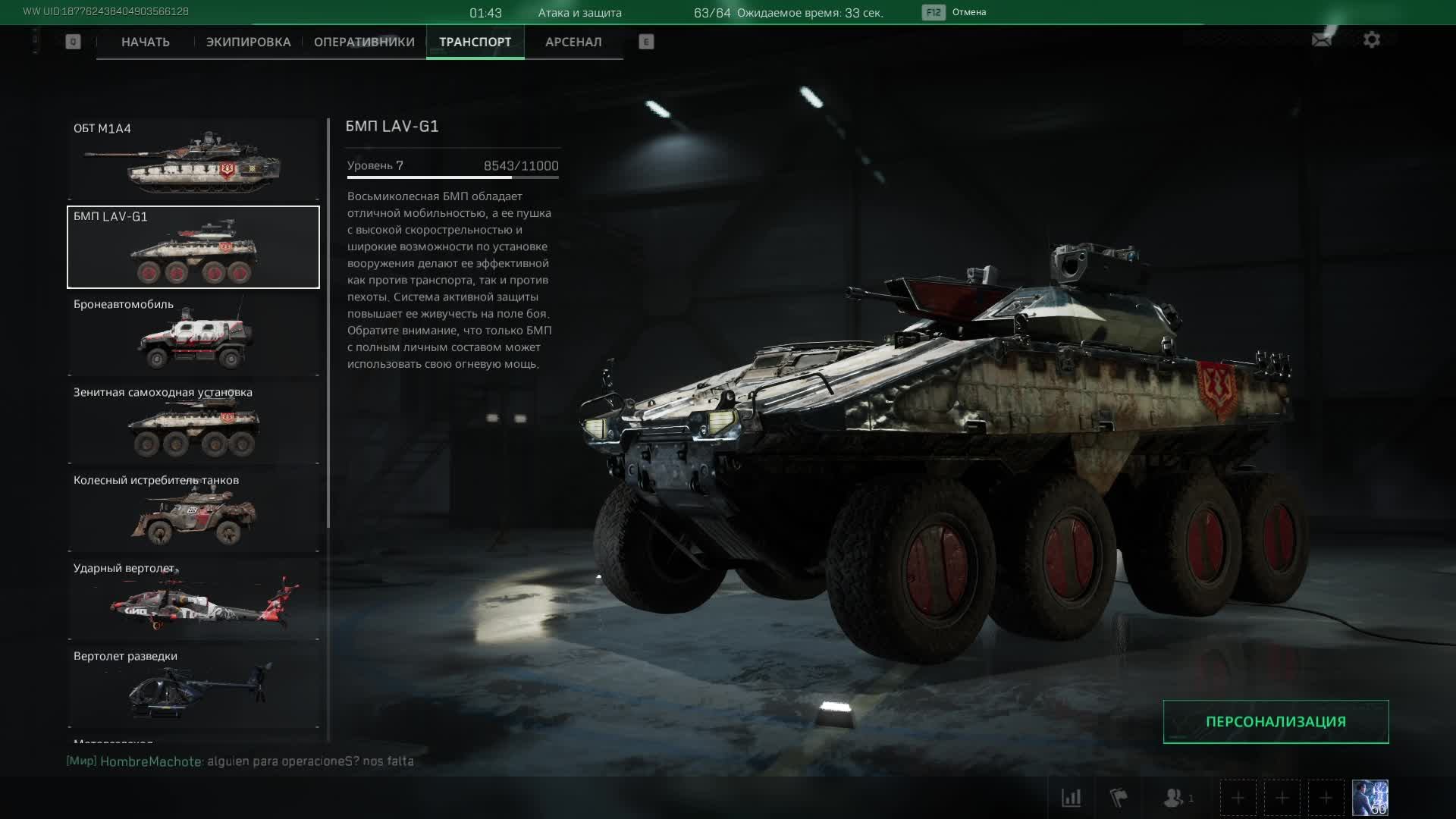This screenshot has height=819, width=1456.
Task: Select the Ударный вертолет attack helicopter
Action: pyautogui.click(x=193, y=599)
